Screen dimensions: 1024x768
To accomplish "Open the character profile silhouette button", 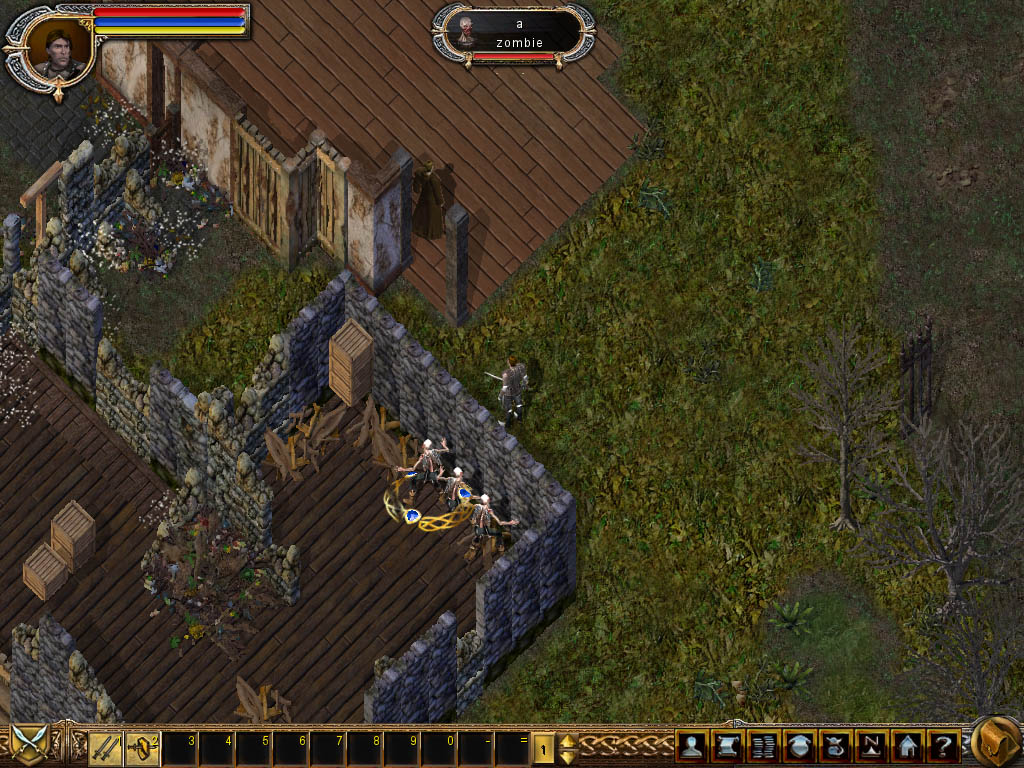I will pos(691,746).
